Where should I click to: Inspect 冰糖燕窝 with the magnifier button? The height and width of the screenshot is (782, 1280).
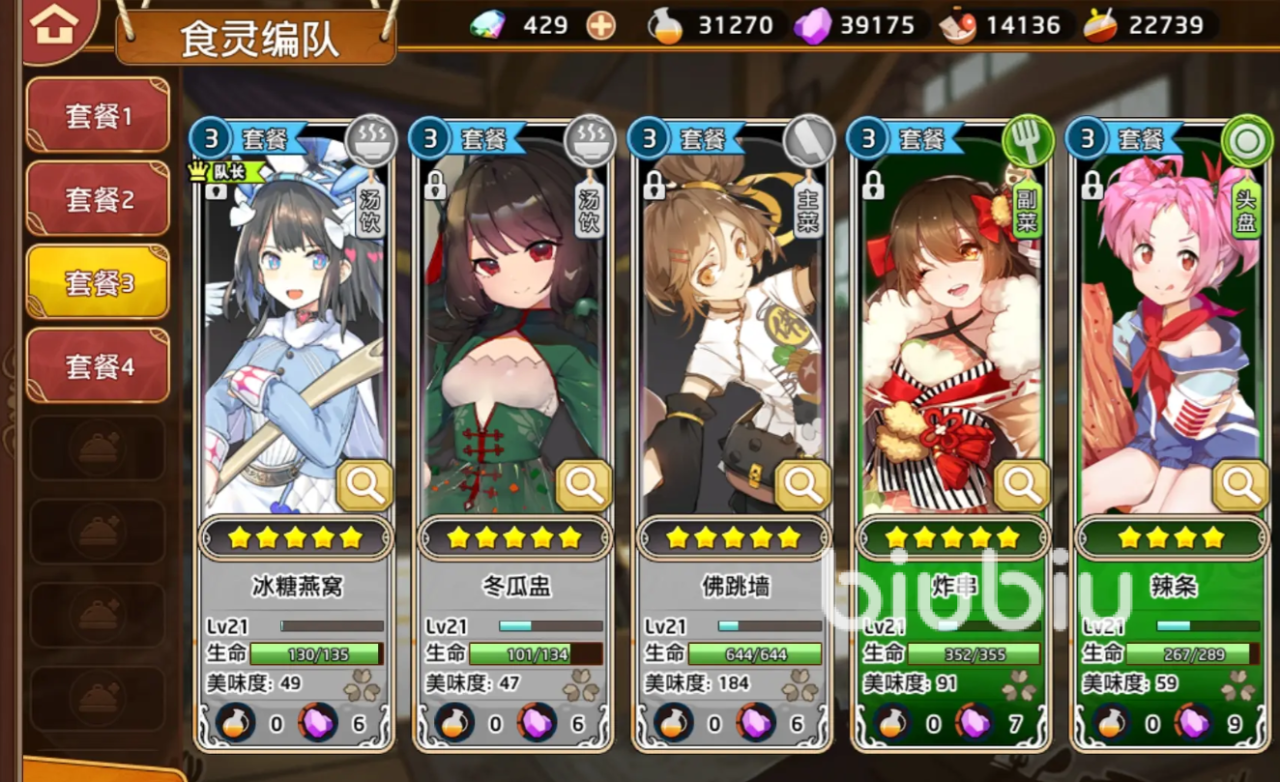364,486
